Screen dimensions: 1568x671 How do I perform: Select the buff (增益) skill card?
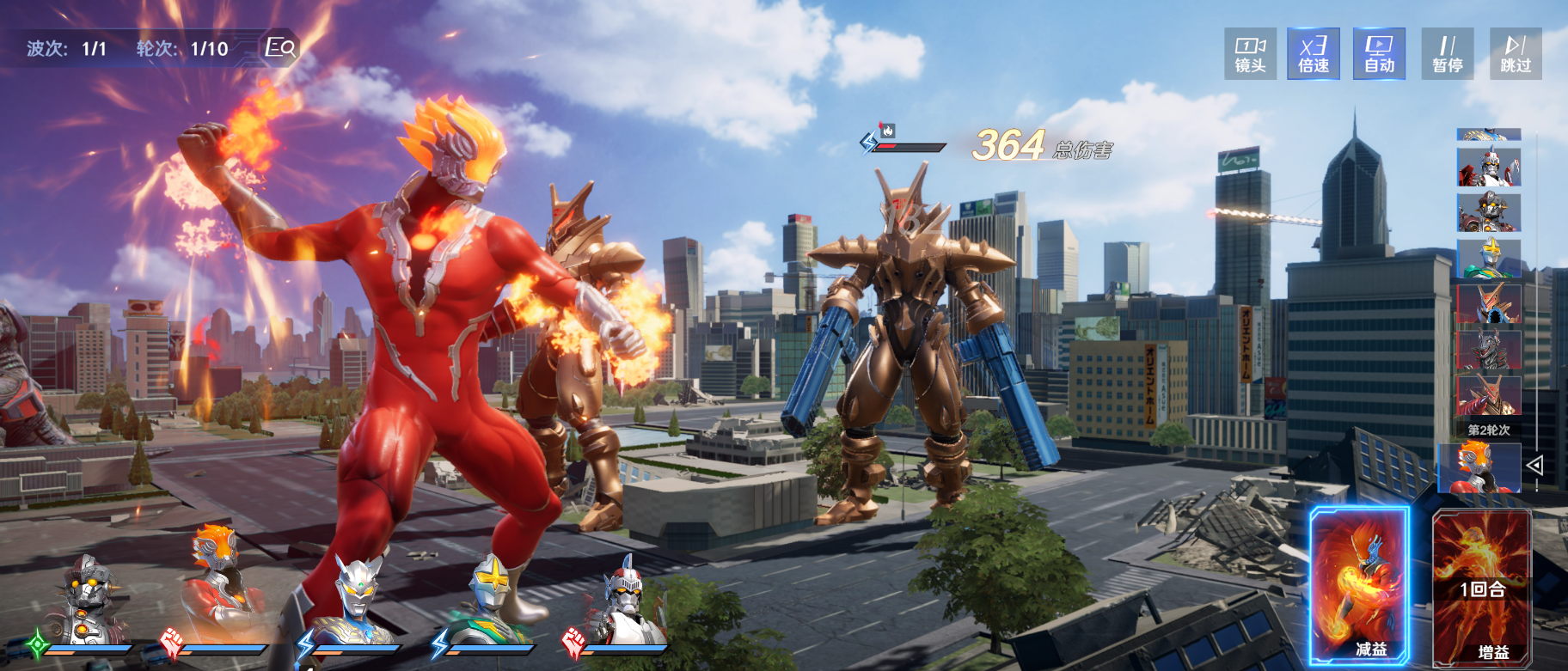(1481, 588)
